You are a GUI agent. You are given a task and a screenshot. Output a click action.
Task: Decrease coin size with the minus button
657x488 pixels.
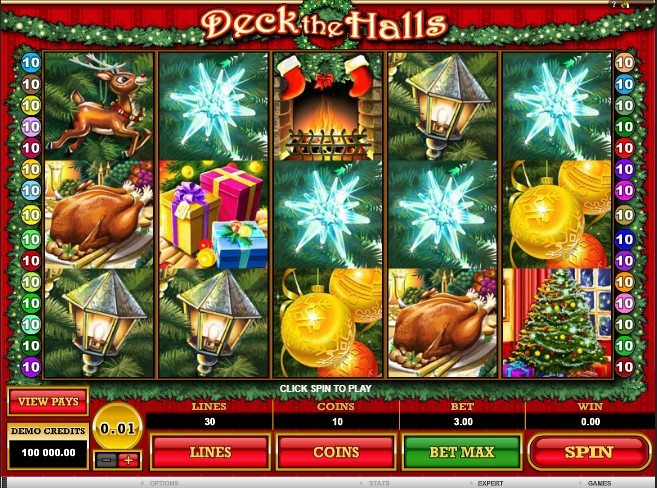108,460
